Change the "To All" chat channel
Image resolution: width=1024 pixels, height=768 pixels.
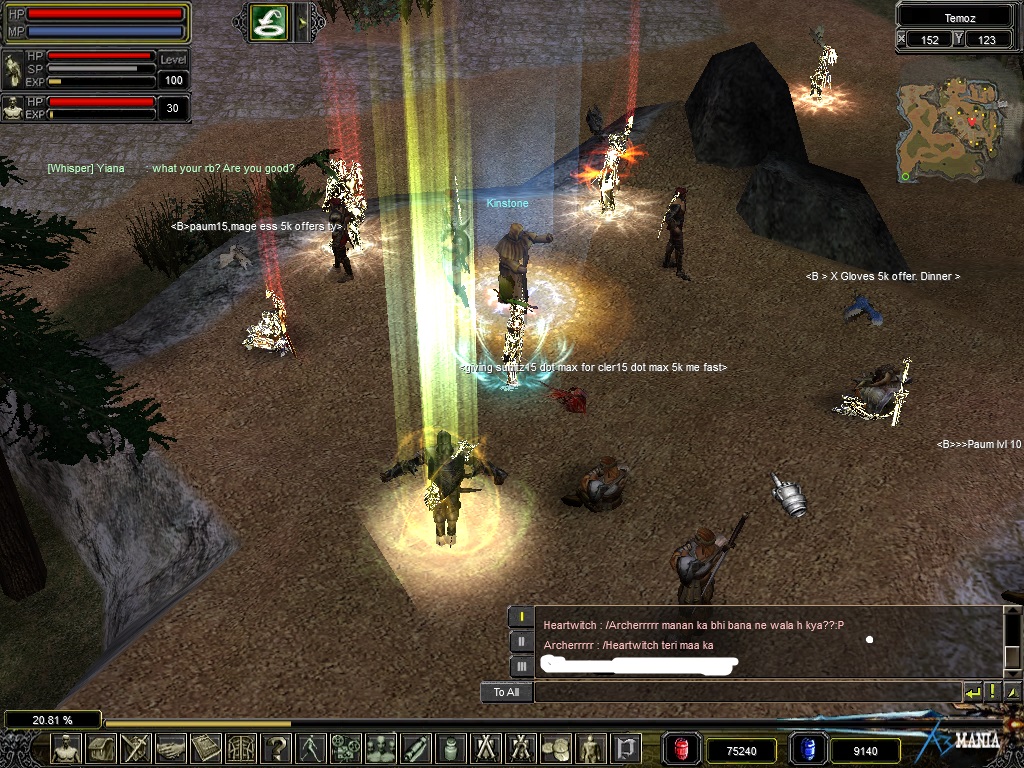[x=506, y=692]
